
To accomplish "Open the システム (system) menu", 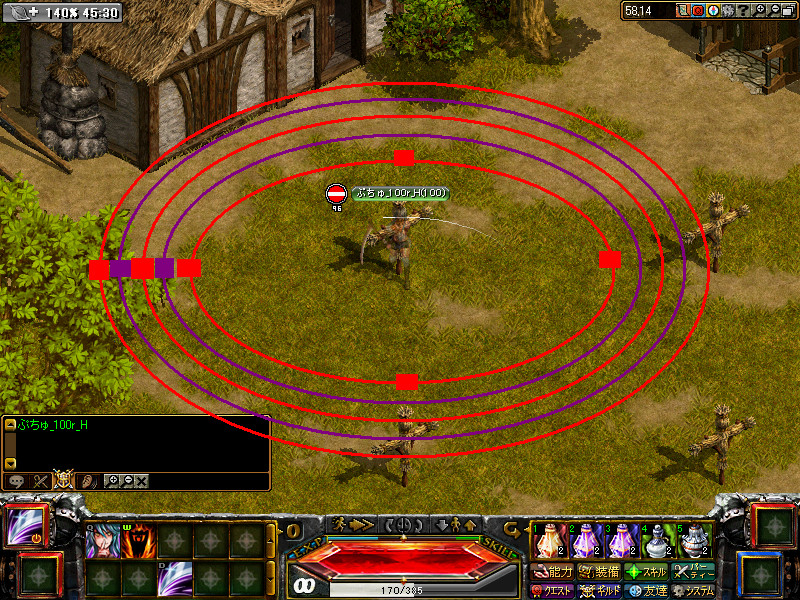I will point(693,591).
